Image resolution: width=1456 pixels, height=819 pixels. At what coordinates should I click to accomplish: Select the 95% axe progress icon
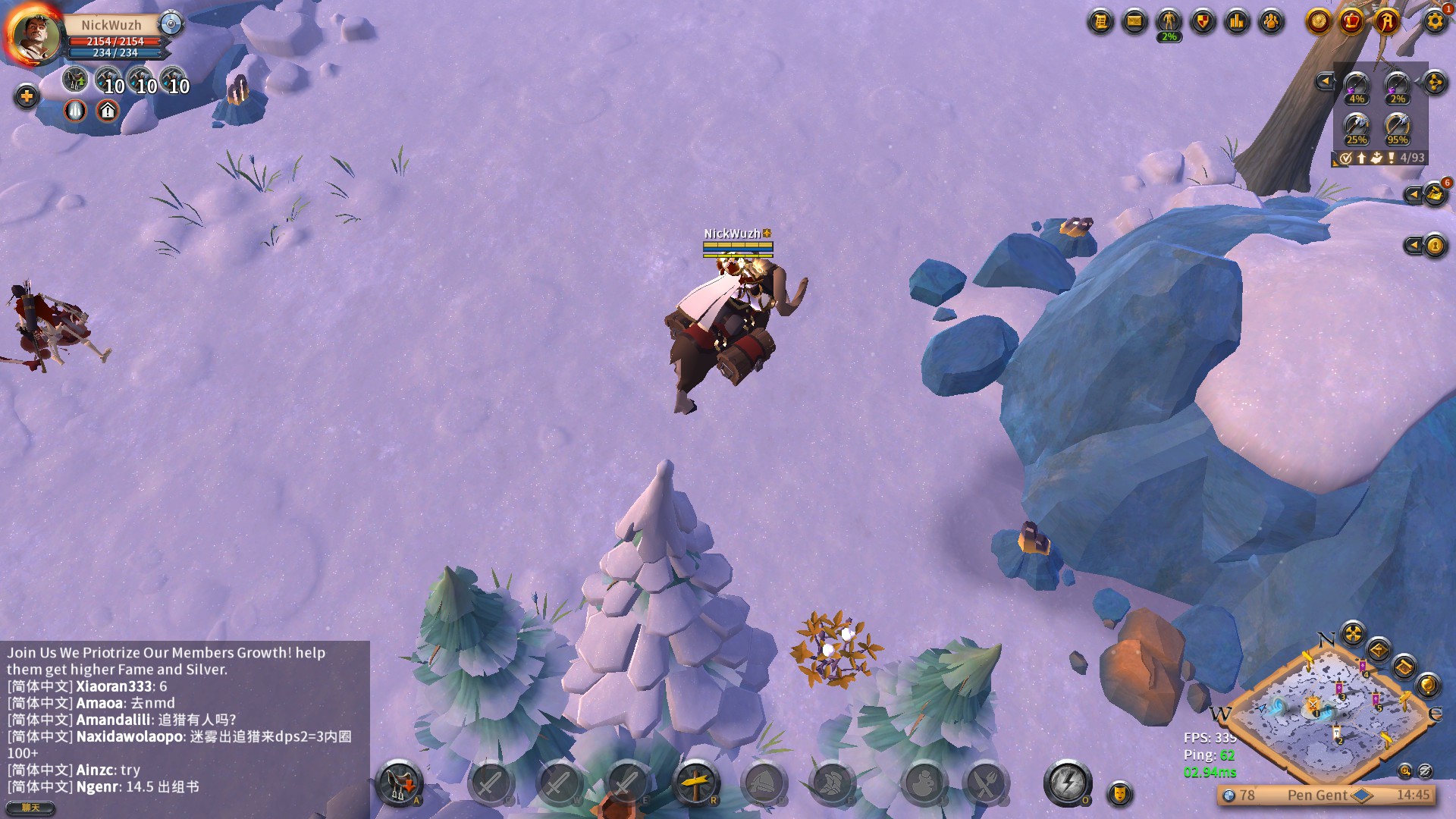pos(1397,127)
